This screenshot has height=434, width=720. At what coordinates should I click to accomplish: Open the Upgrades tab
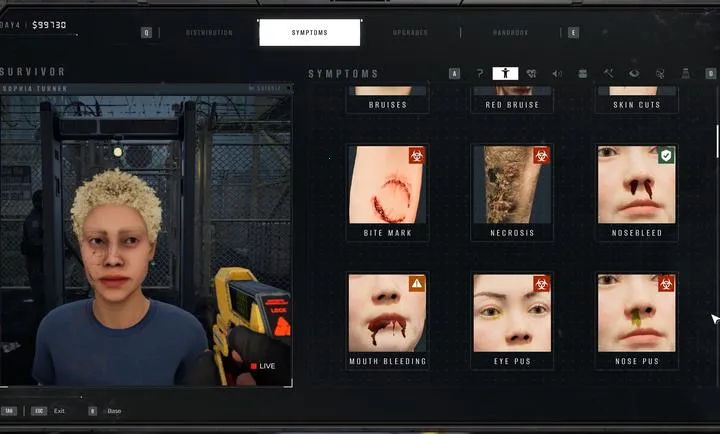coord(410,32)
